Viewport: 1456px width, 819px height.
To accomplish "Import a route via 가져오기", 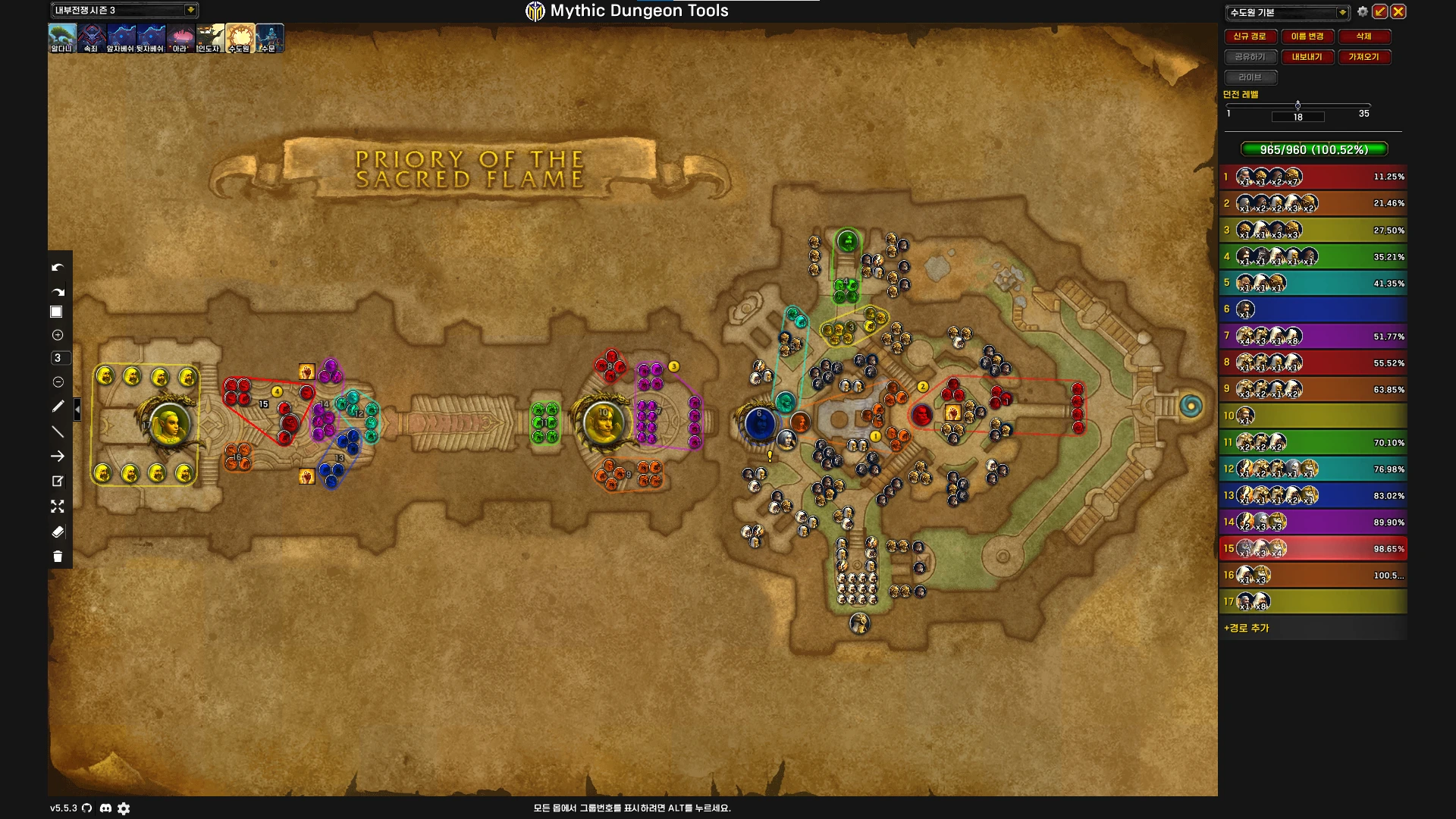I will (x=1363, y=57).
